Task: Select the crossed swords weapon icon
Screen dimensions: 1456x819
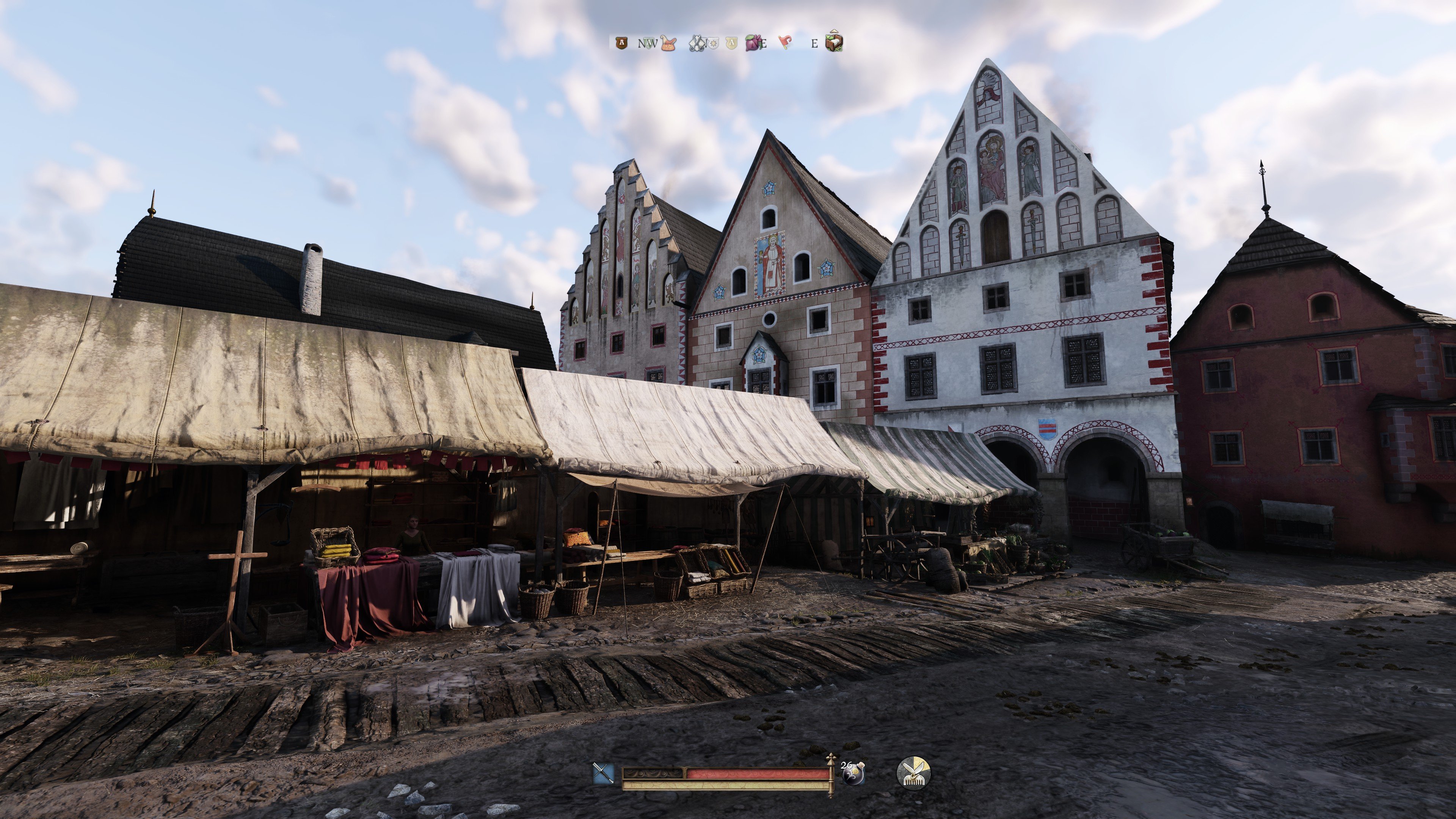Action: coord(603,773)
